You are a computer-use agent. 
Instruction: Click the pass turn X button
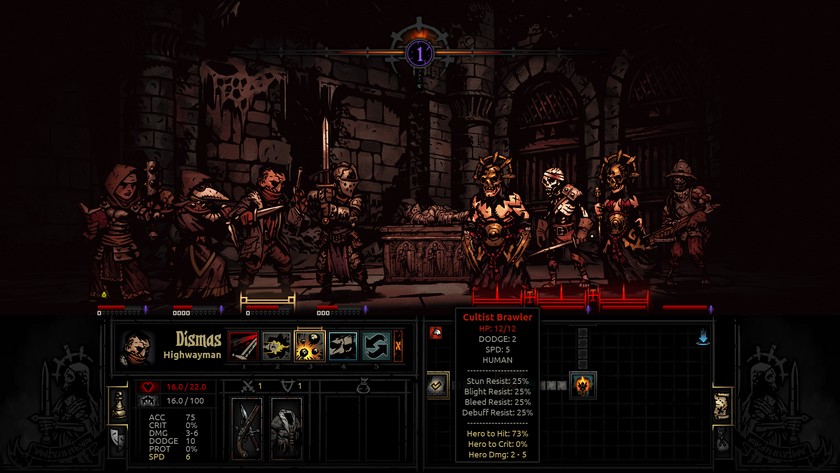tap(399, 346)
